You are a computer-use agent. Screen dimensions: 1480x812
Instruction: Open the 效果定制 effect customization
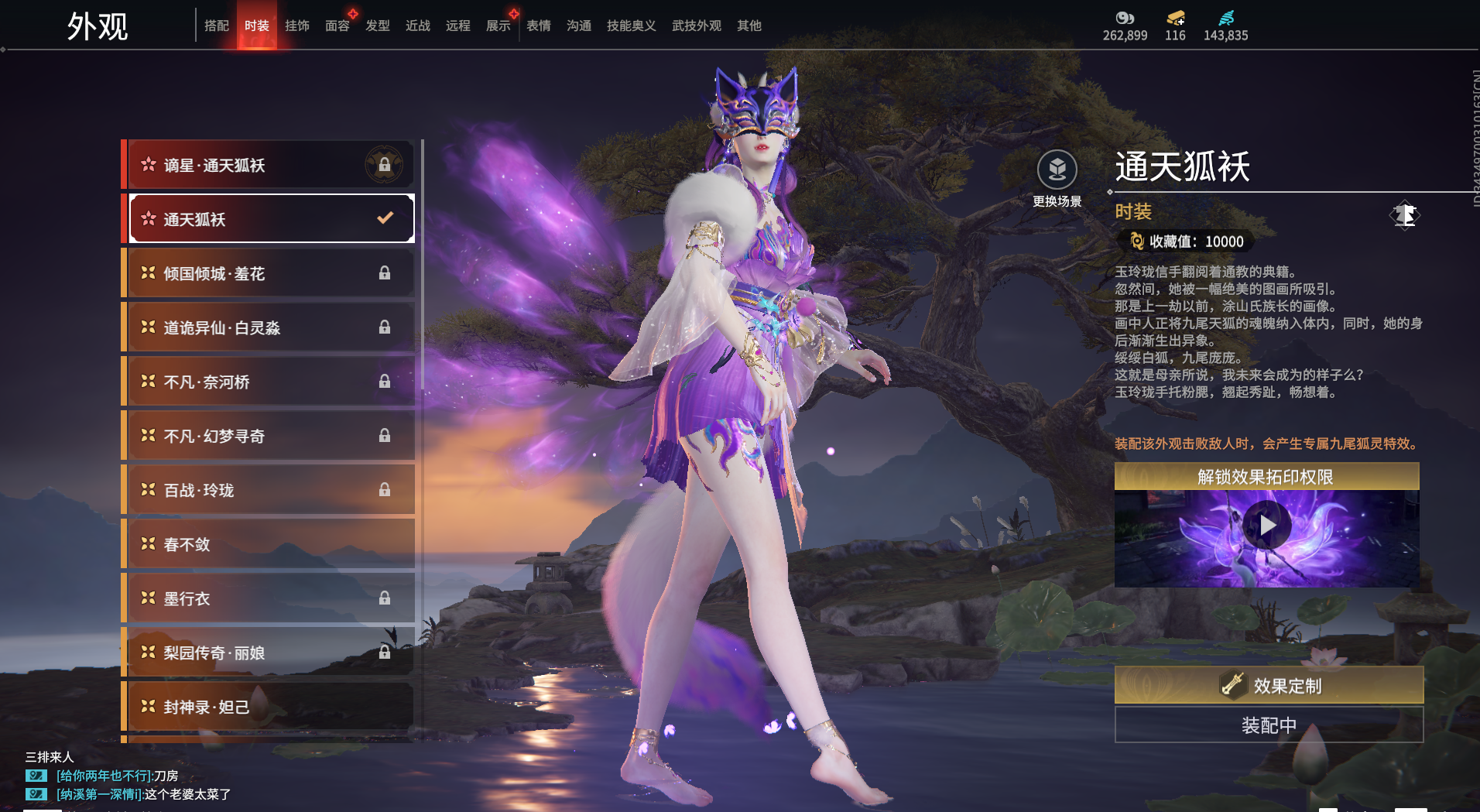pos(1269,685)
